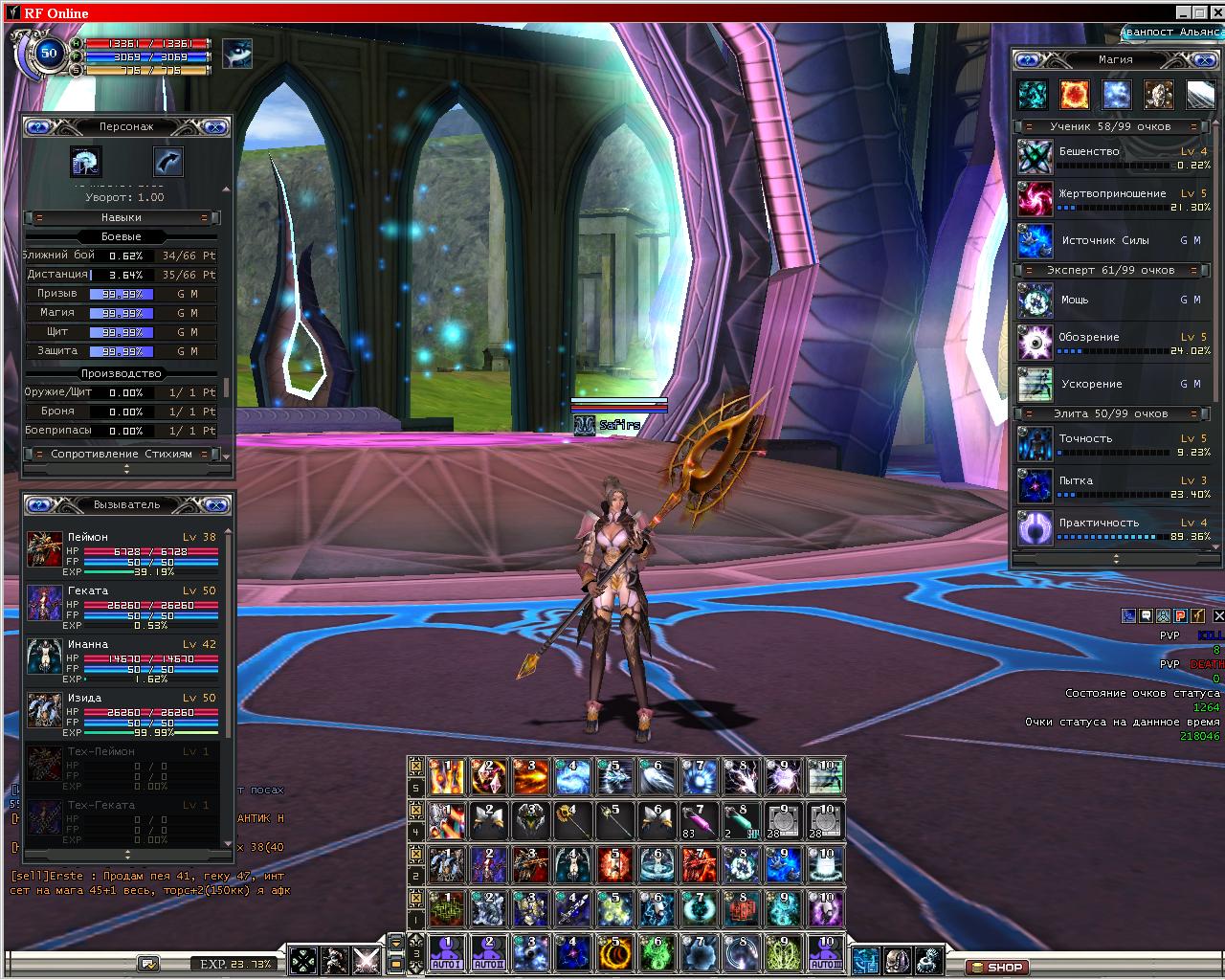Open the SHOP button
Viewport: 1225px width, 980px height.
tap(997, 967)
